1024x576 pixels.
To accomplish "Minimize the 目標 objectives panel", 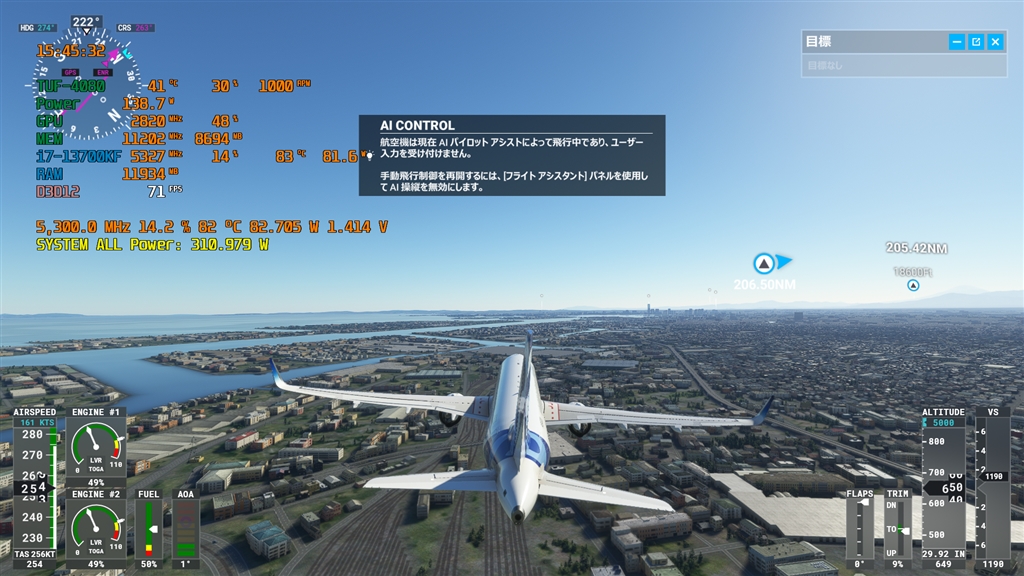I will (957, 42).
